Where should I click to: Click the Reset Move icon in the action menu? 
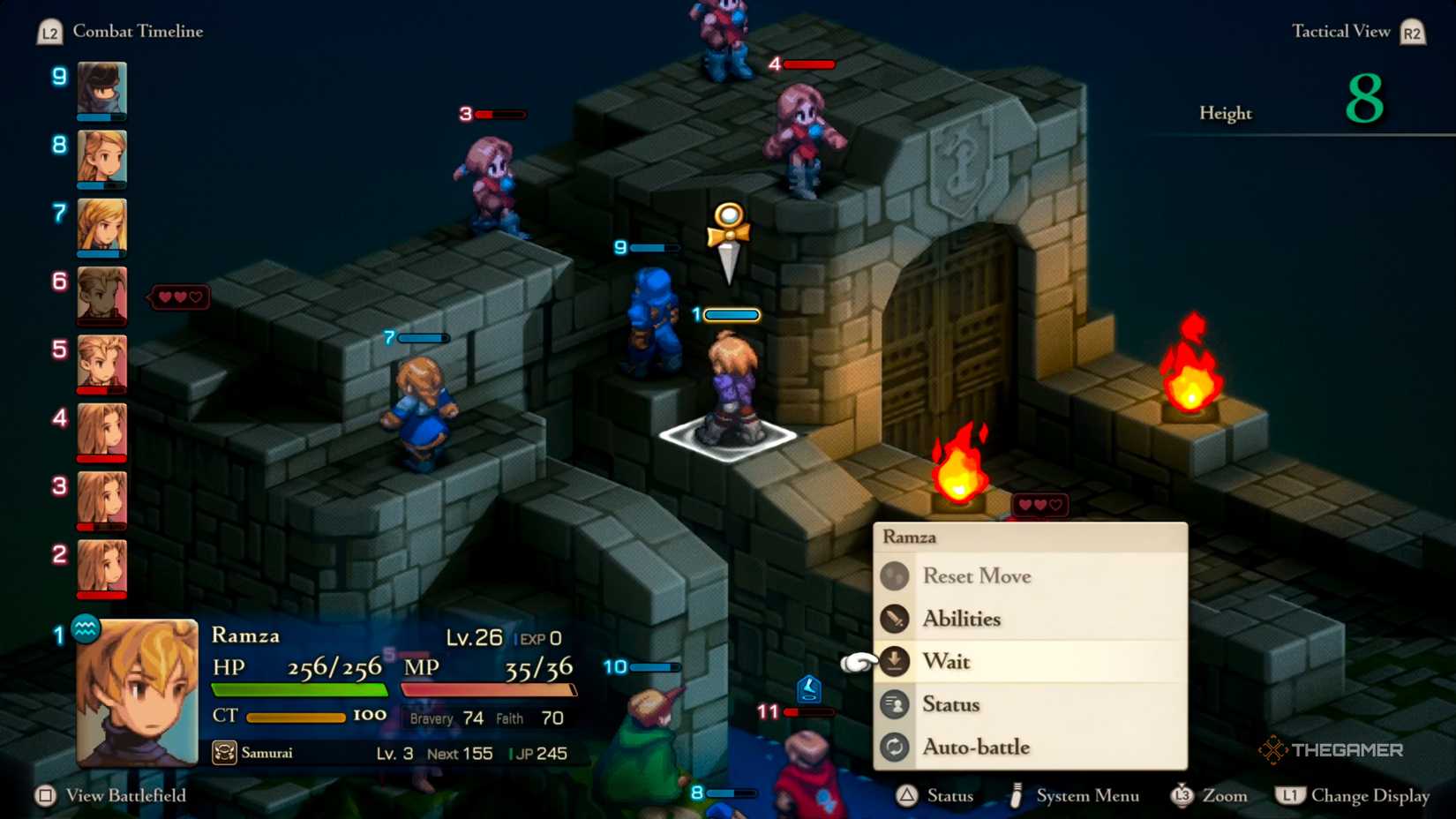[895, 575]
